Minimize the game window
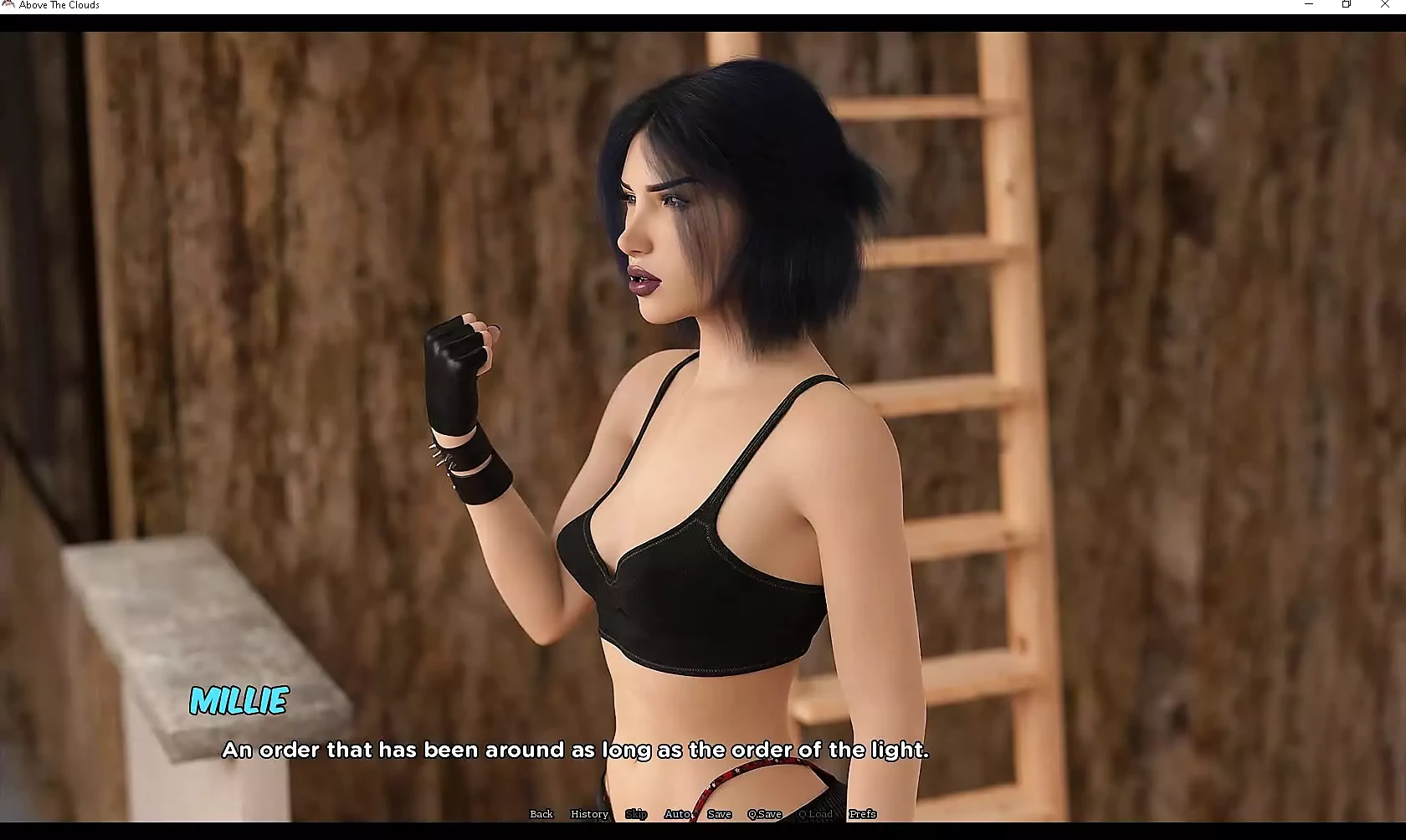Image resolution: width=1406 pixels, height=840 pixels. pos(1309,5)
